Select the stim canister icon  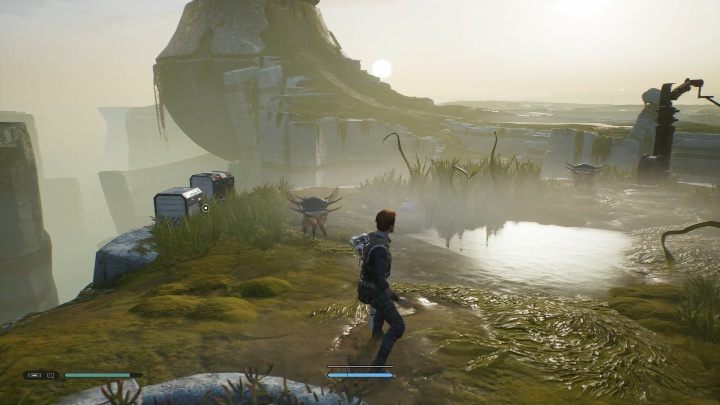pyautogui.click(x=35, y=376)
